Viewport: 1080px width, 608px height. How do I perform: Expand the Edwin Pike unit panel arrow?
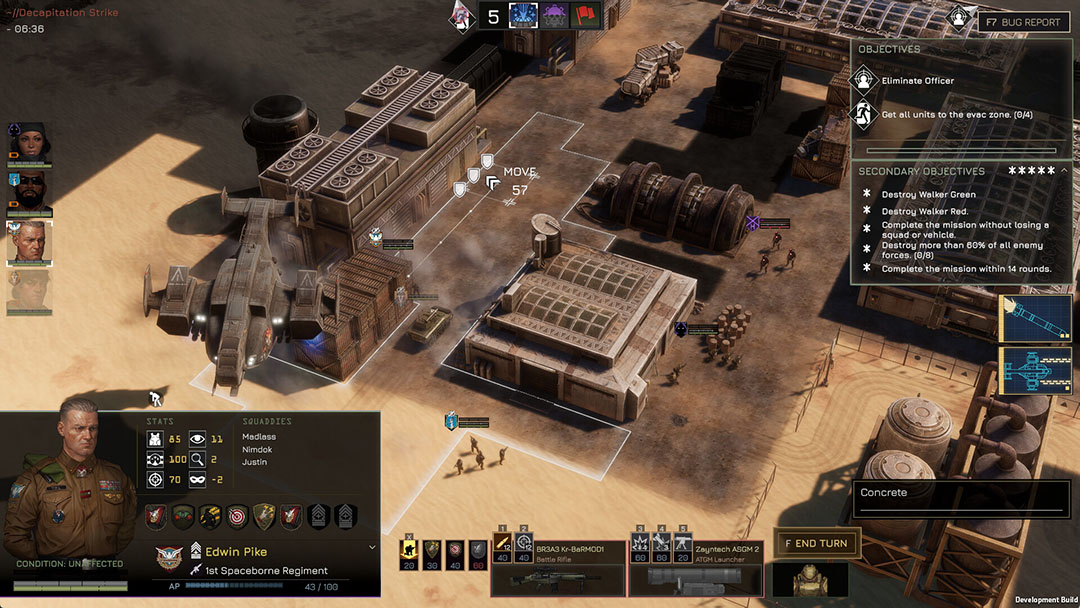[373, 547]
